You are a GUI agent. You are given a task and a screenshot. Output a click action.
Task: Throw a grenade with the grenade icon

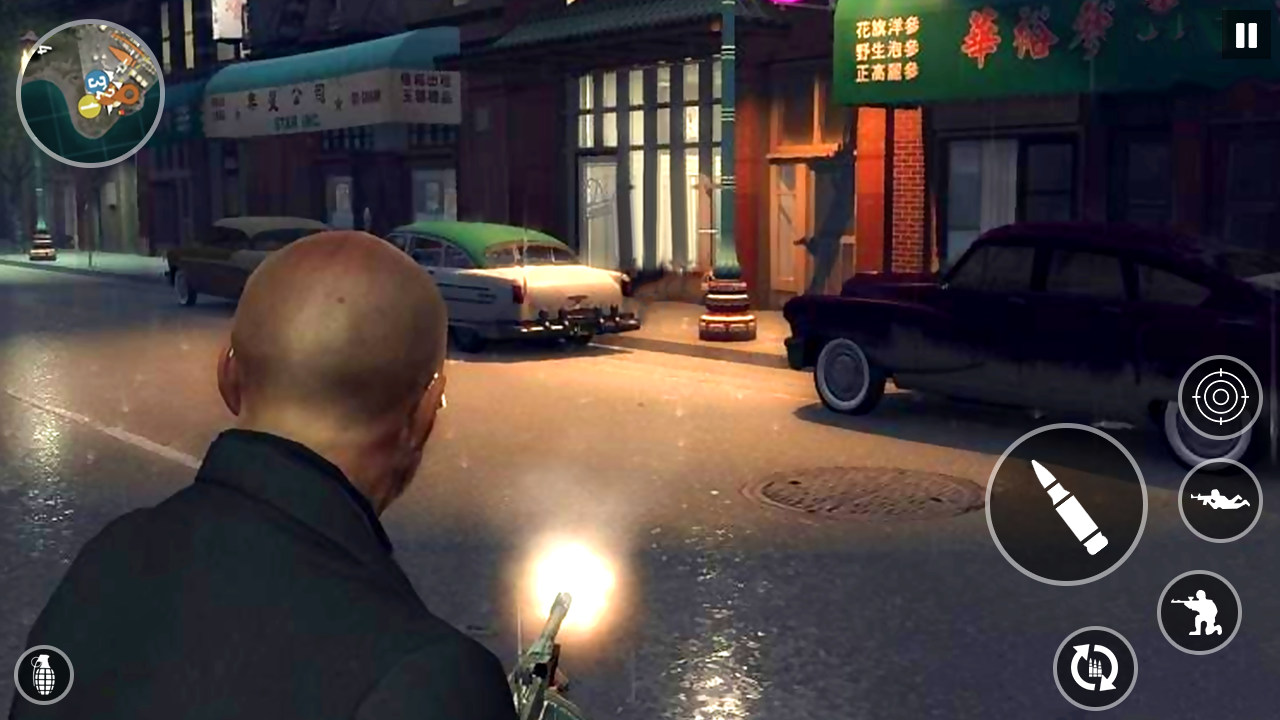[x=44, y=676]
